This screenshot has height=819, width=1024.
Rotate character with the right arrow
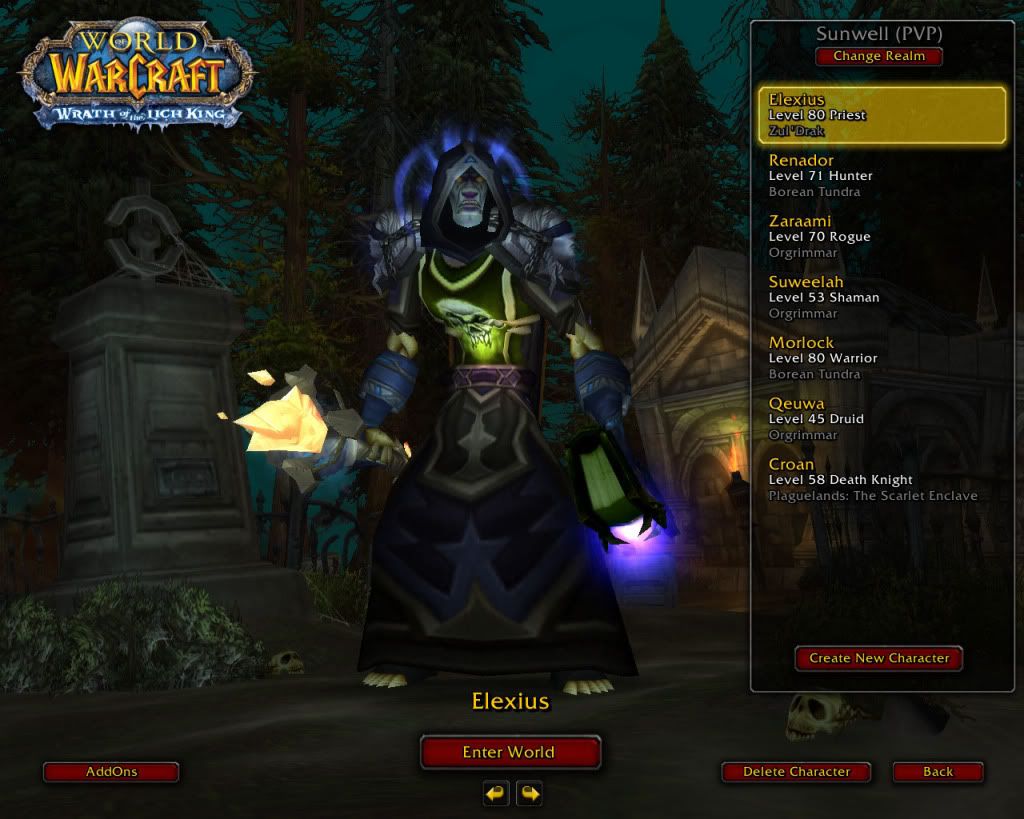529,794
